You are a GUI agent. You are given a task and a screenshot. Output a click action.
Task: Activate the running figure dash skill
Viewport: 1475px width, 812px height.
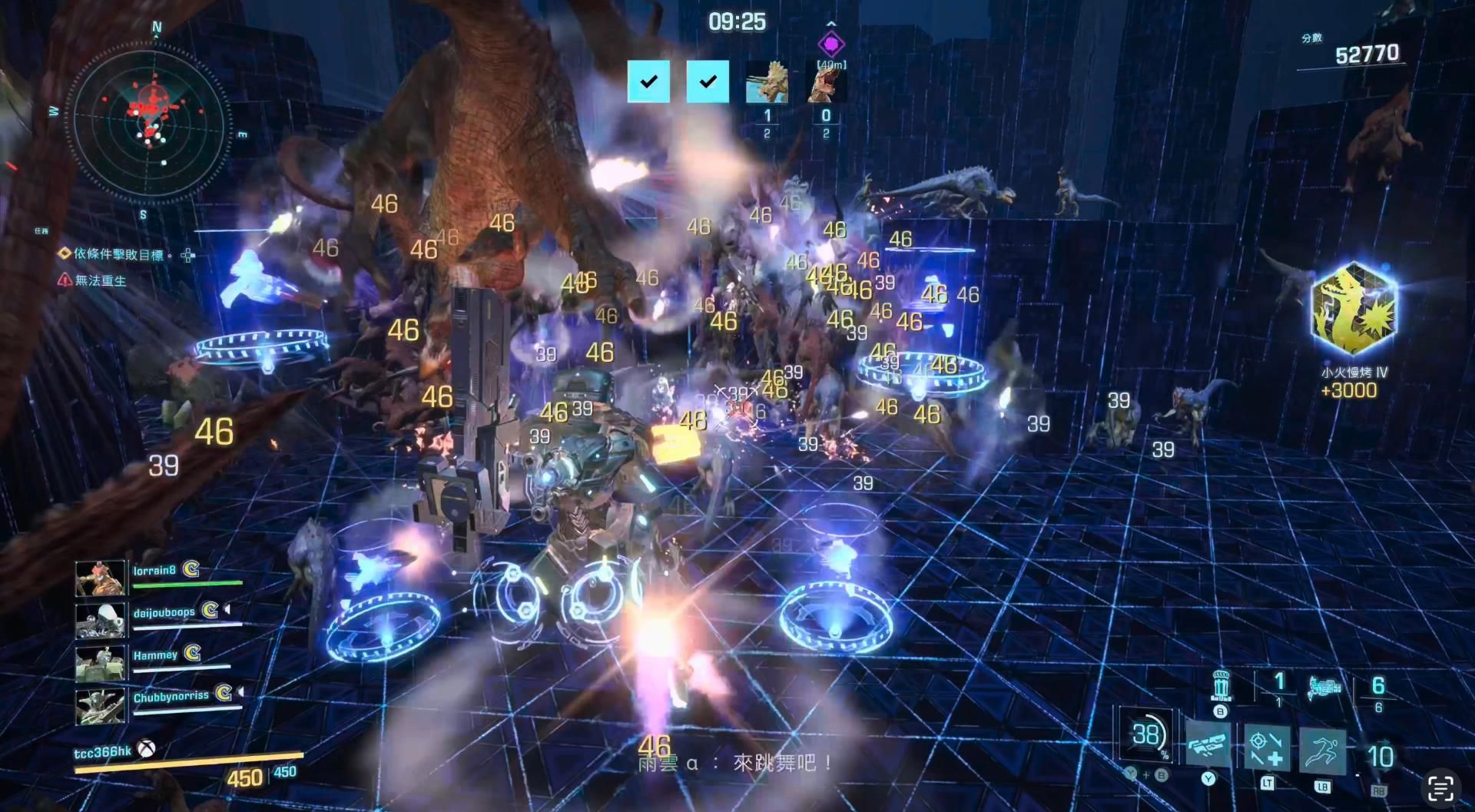tap(1322, 749)
